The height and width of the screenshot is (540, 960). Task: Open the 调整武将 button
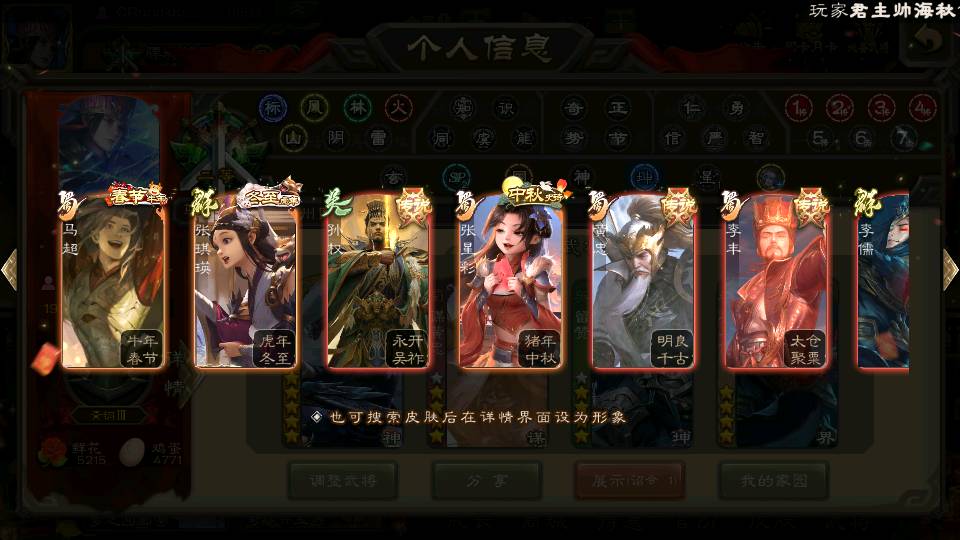(342, 481)
